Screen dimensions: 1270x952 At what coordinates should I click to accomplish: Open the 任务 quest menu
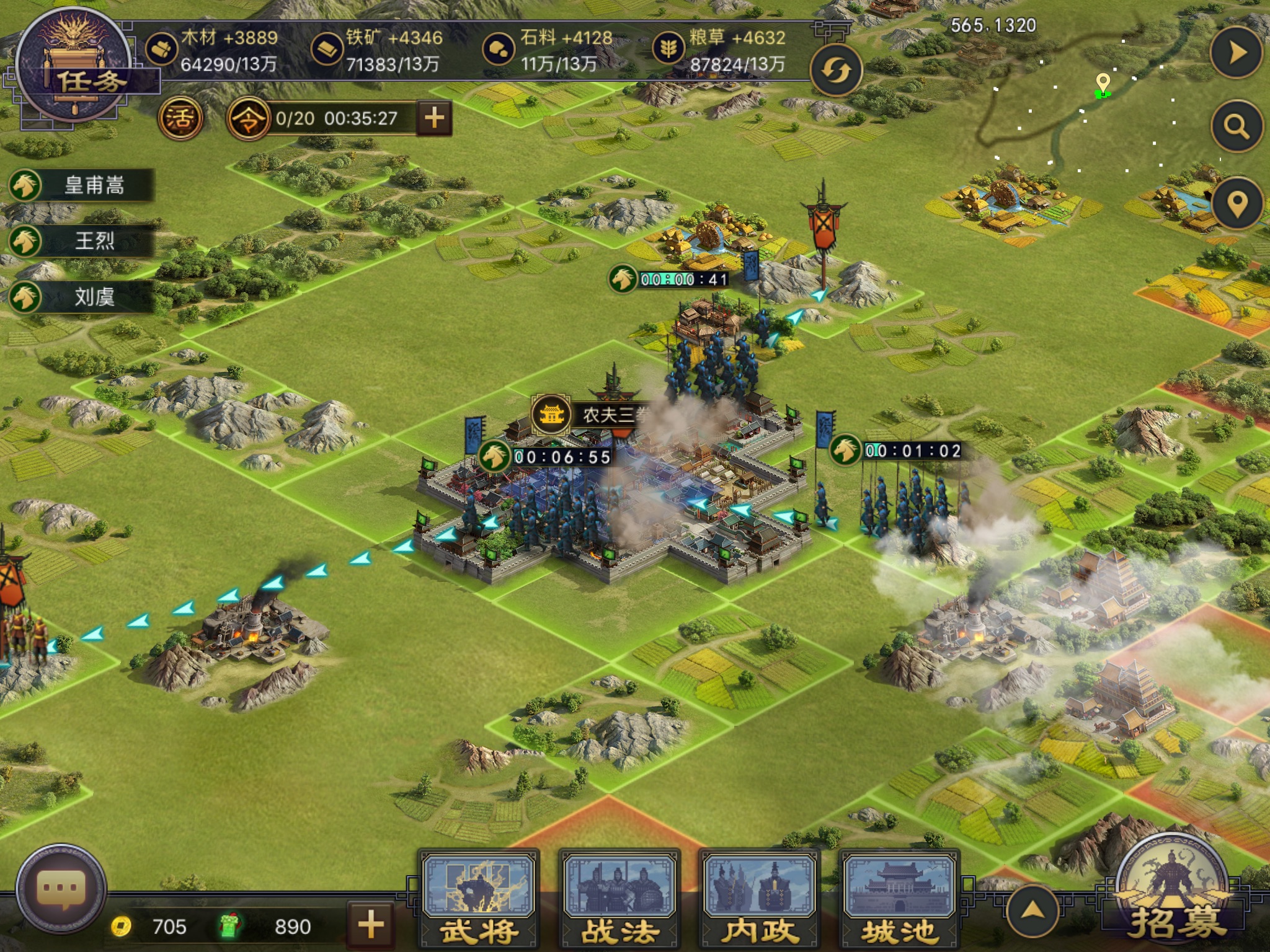click(74, 69)
